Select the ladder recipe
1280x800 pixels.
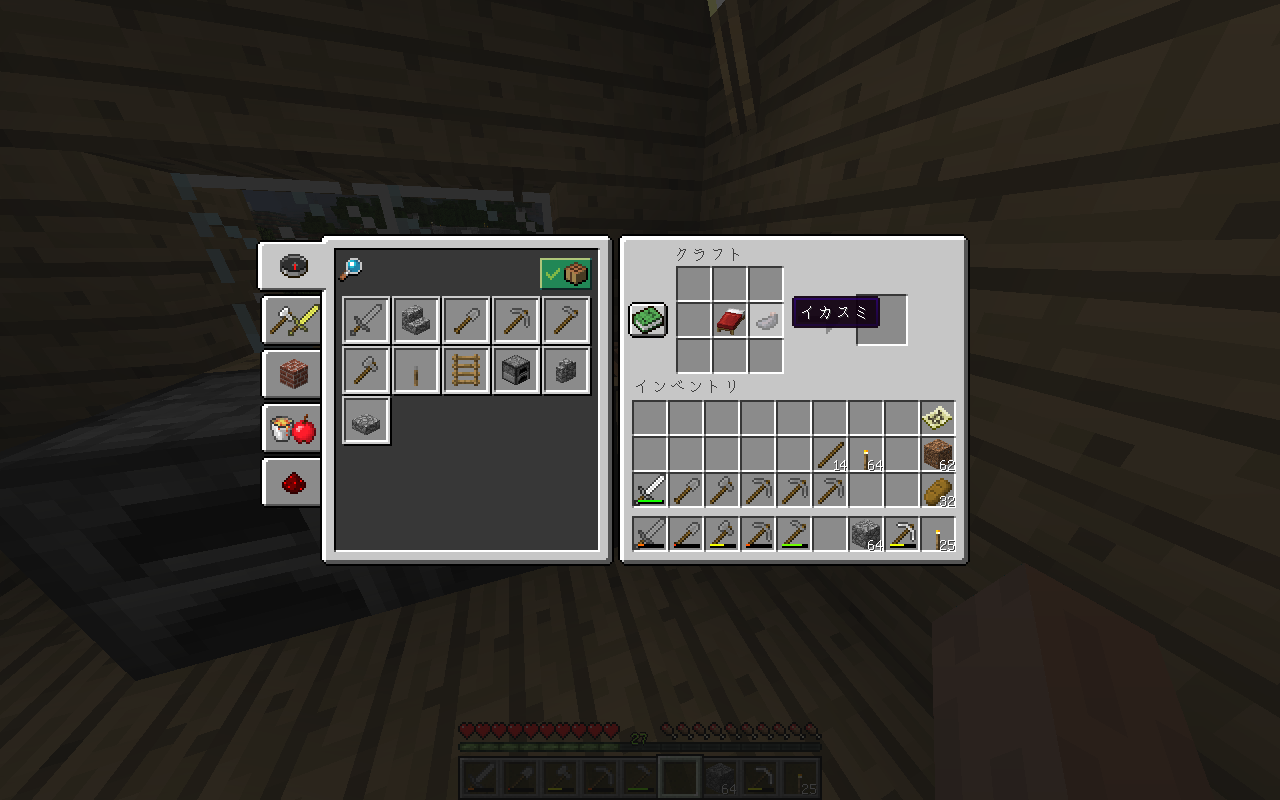465,369
